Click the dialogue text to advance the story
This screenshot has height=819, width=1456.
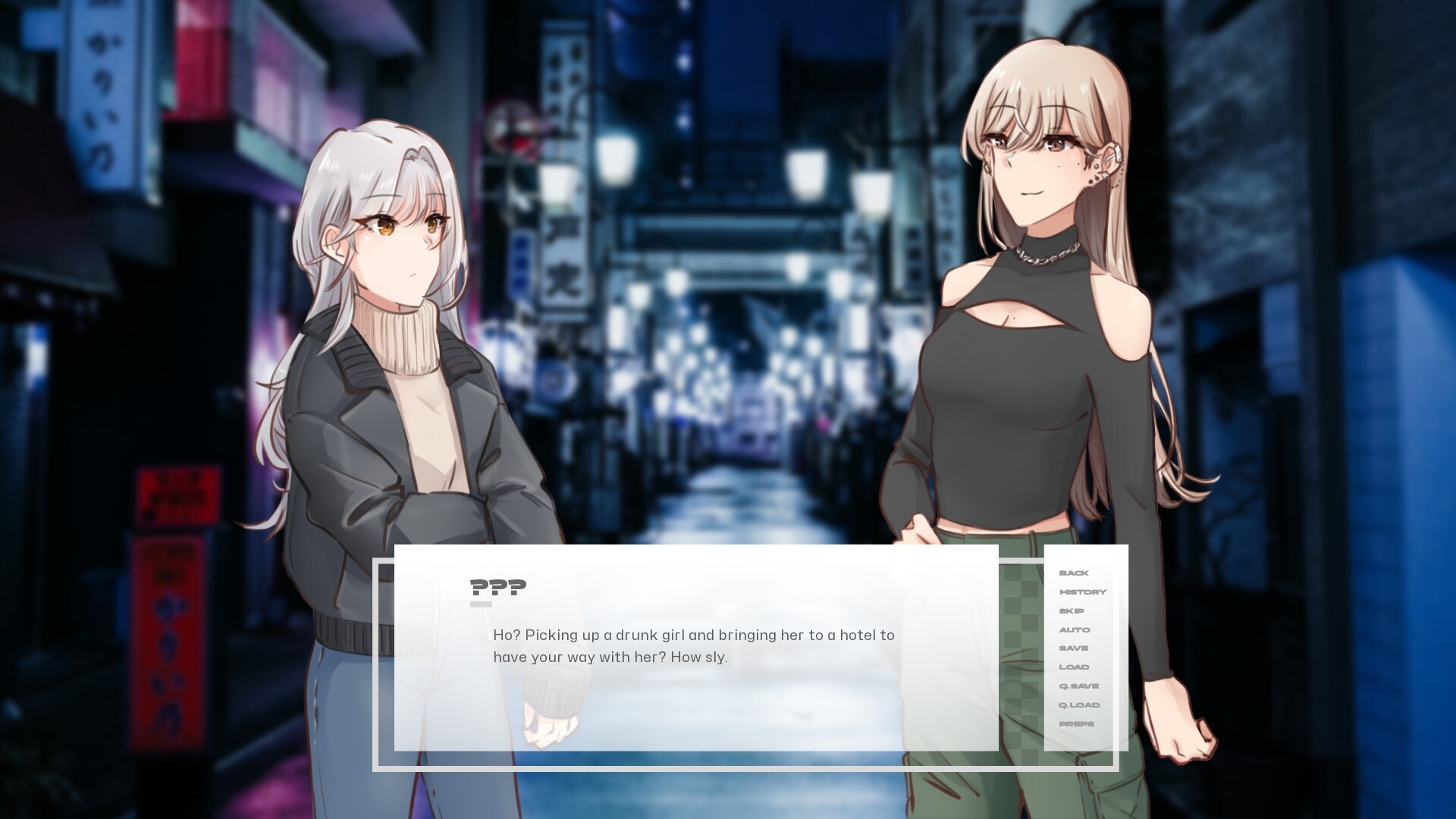pyautogui.click(x=694, y=645)
